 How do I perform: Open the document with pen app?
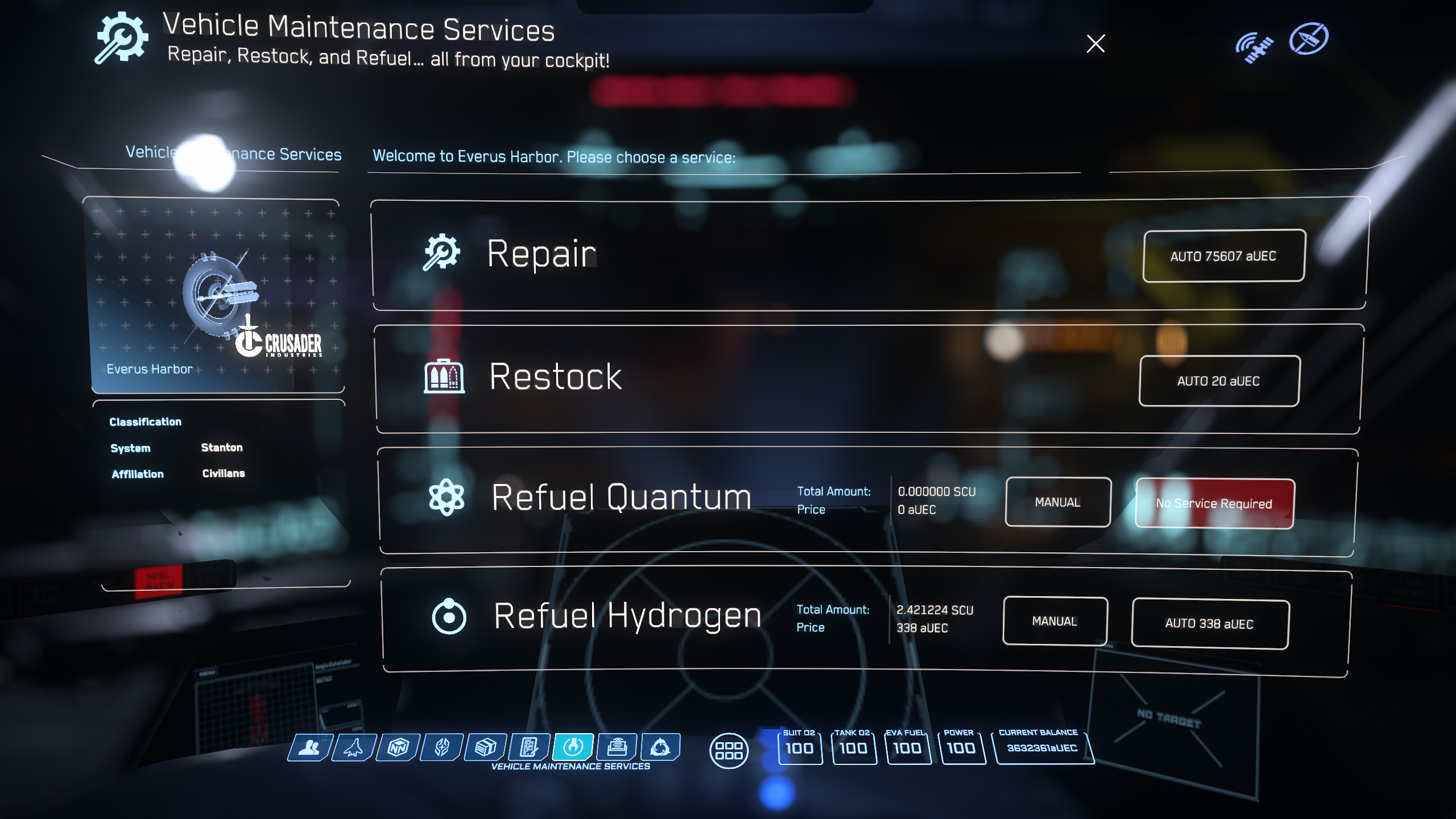point(530,747)
